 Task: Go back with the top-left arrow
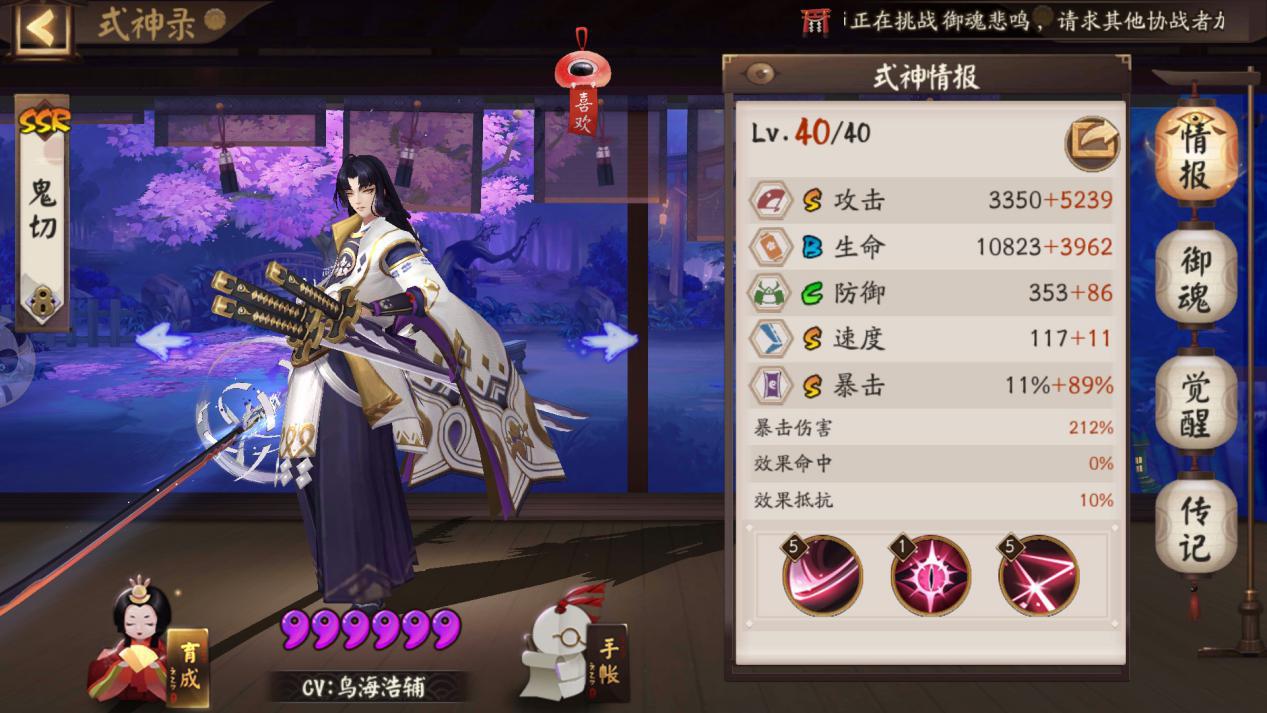coord(40,28)
